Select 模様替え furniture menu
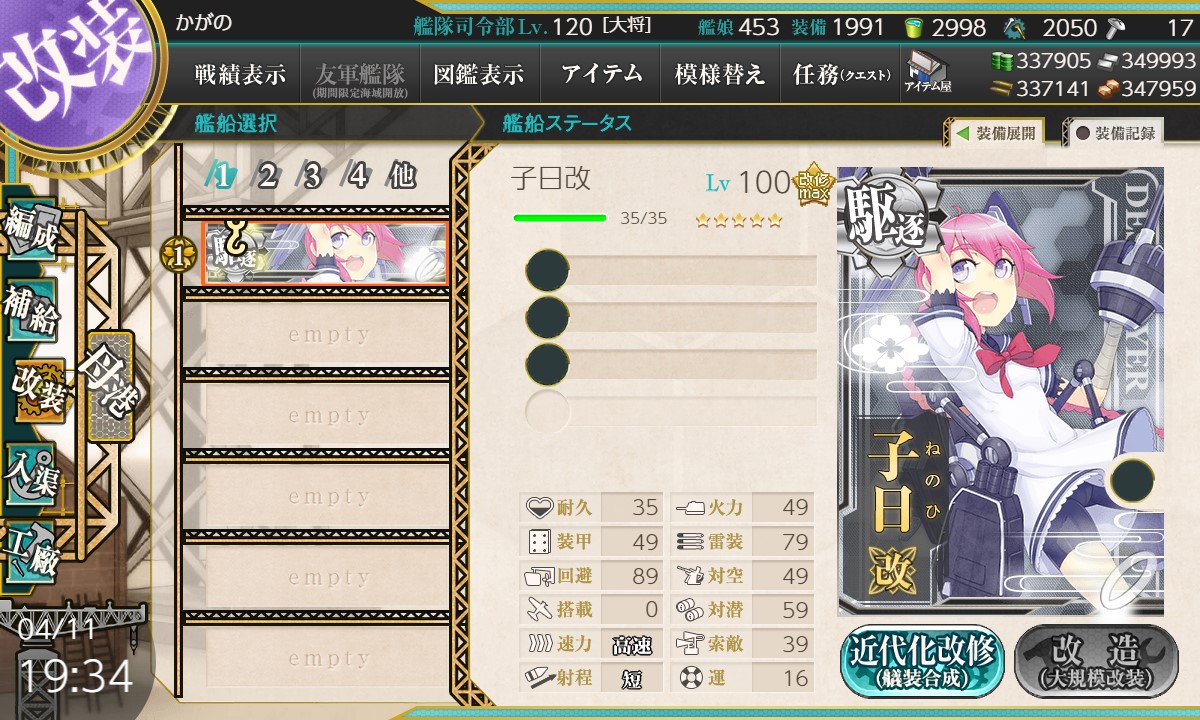Screen dimensions: 1200x720 720,74
